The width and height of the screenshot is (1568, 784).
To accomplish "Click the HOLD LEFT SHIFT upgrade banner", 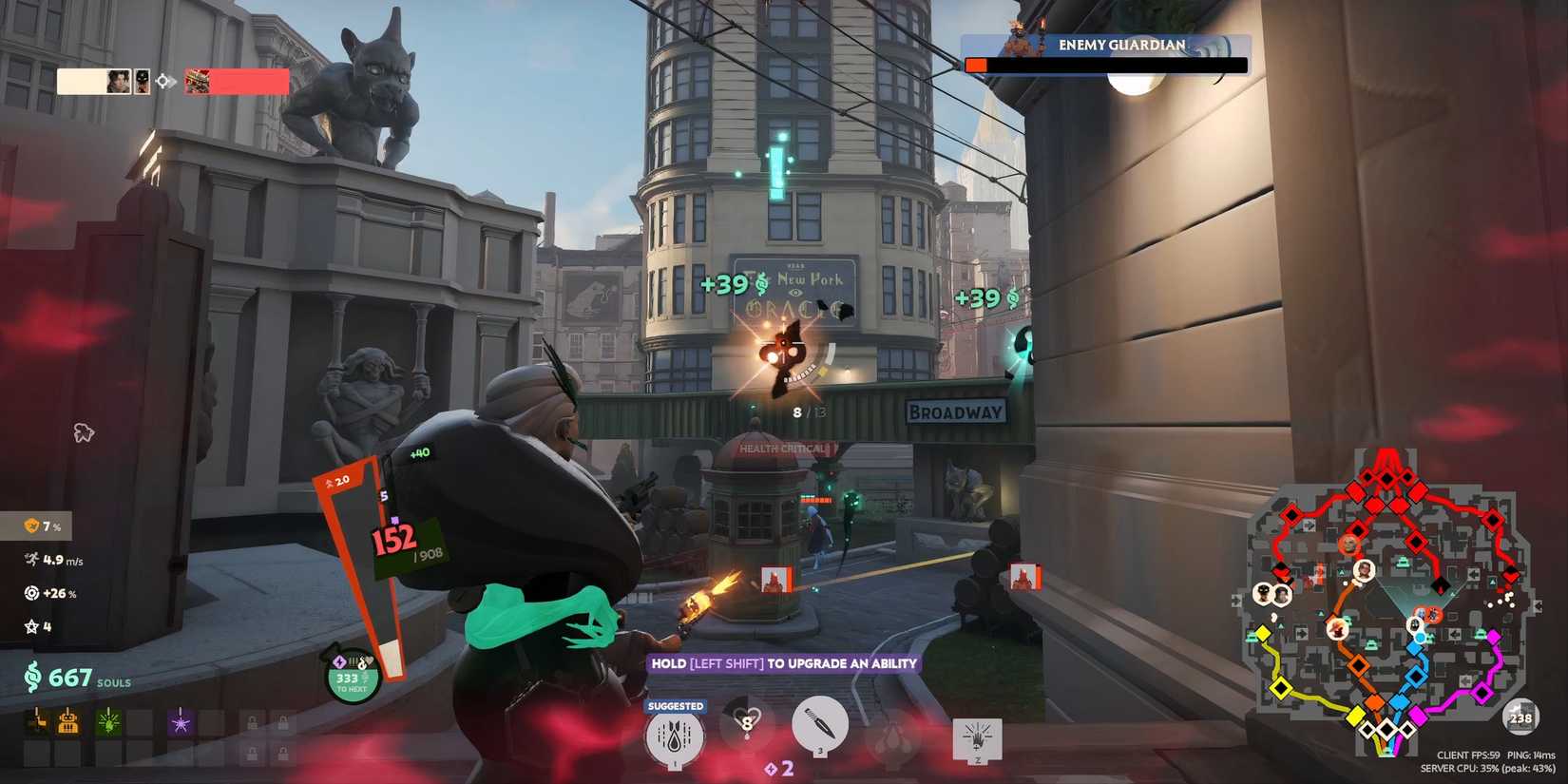I will pos(783,663).
